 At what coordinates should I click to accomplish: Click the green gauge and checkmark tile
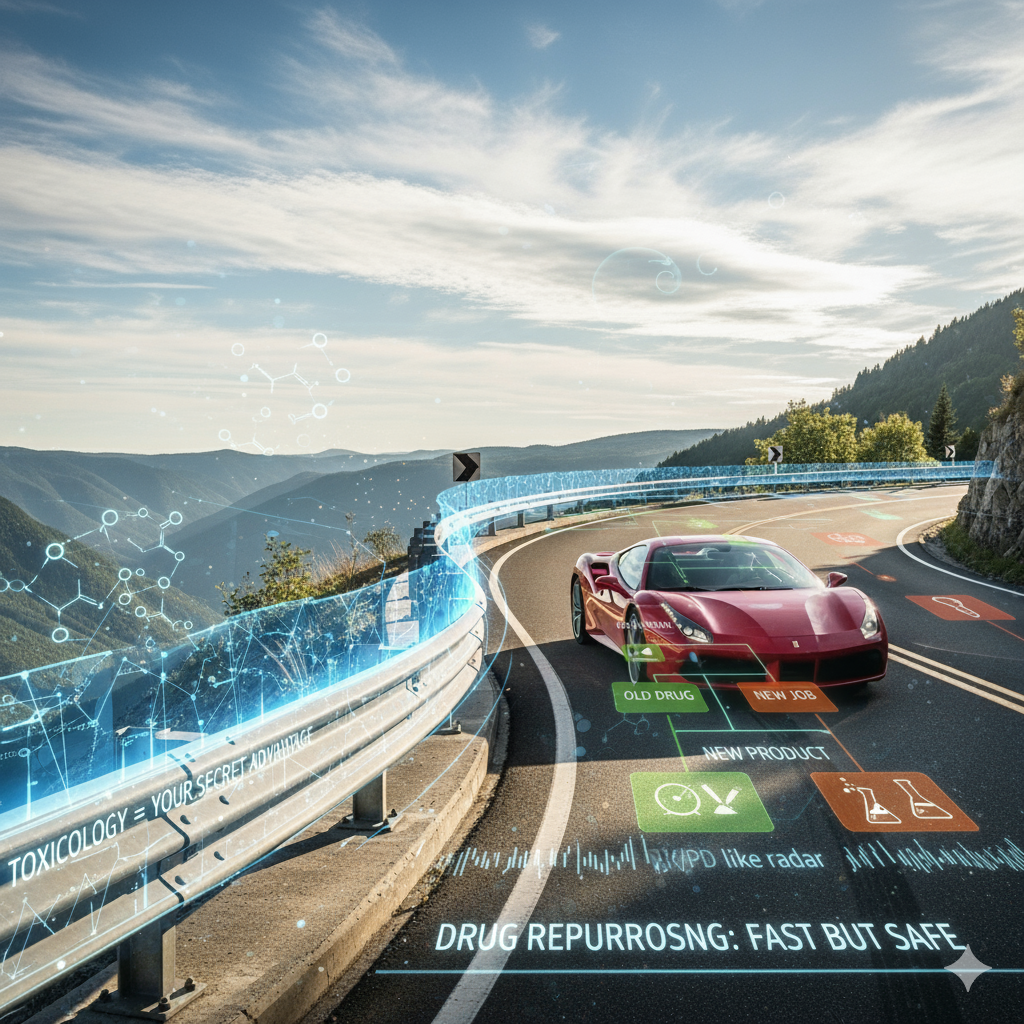point(701,801)
